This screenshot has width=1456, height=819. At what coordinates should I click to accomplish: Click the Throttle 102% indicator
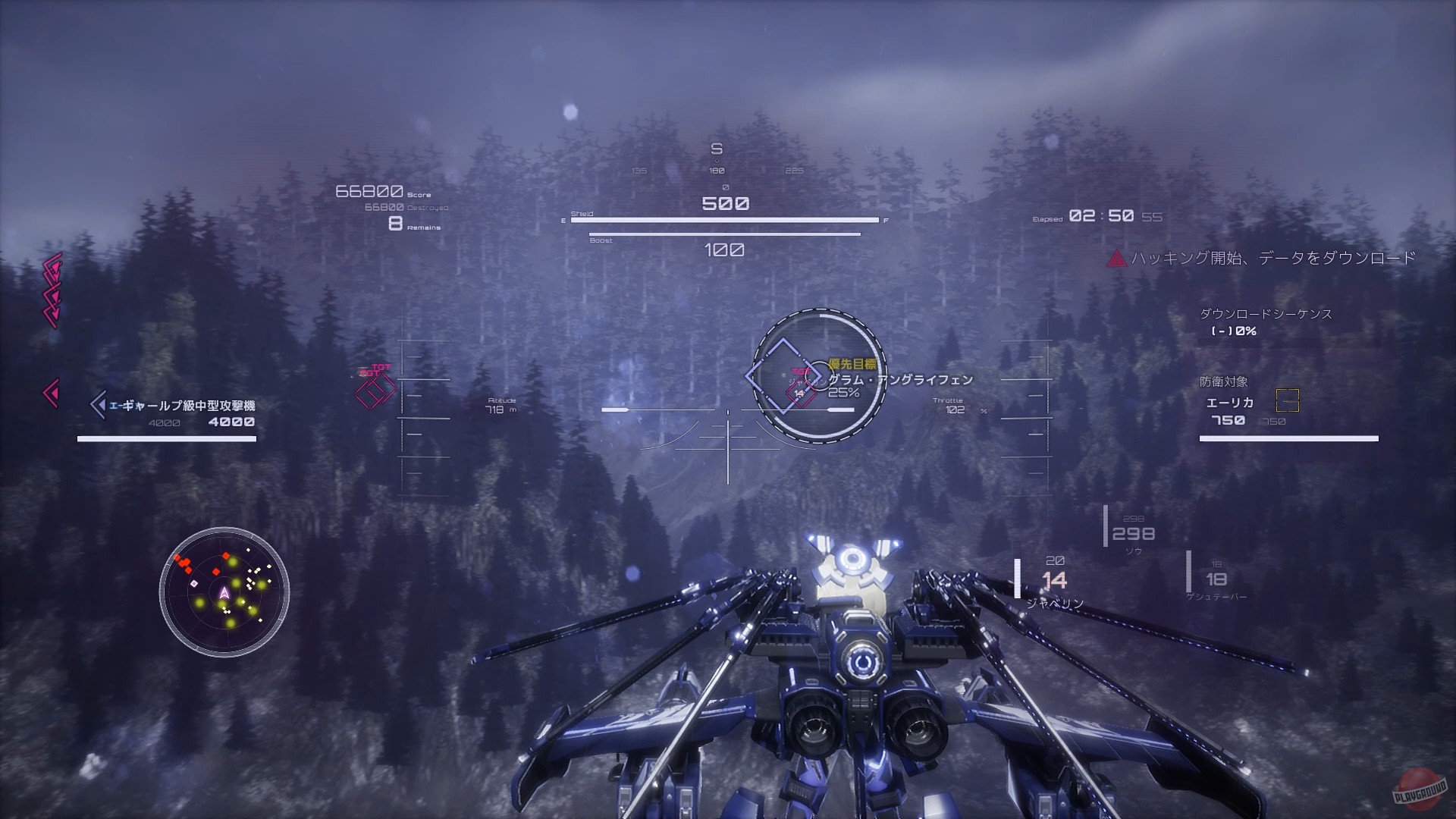click(955, 405)
